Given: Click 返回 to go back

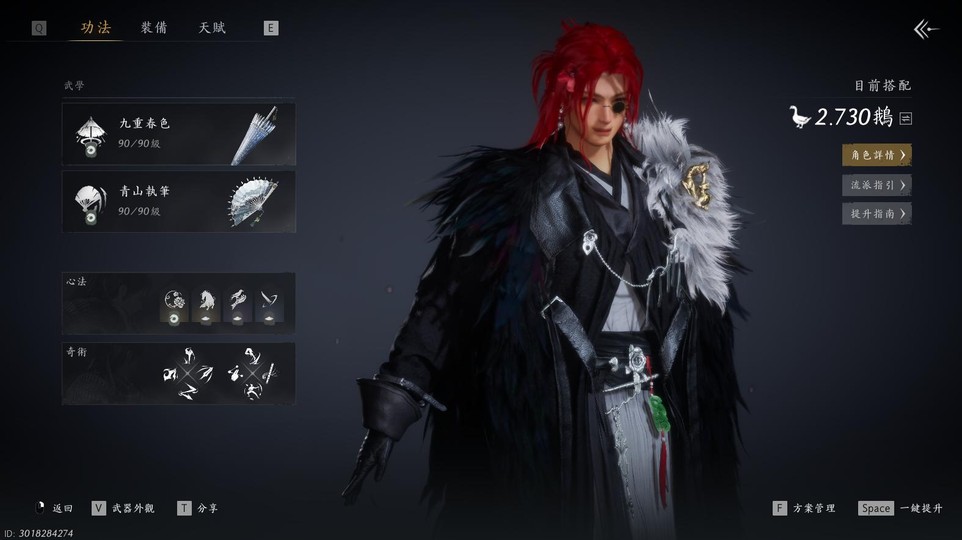Looking at the screenshot, I should [54, 508].
